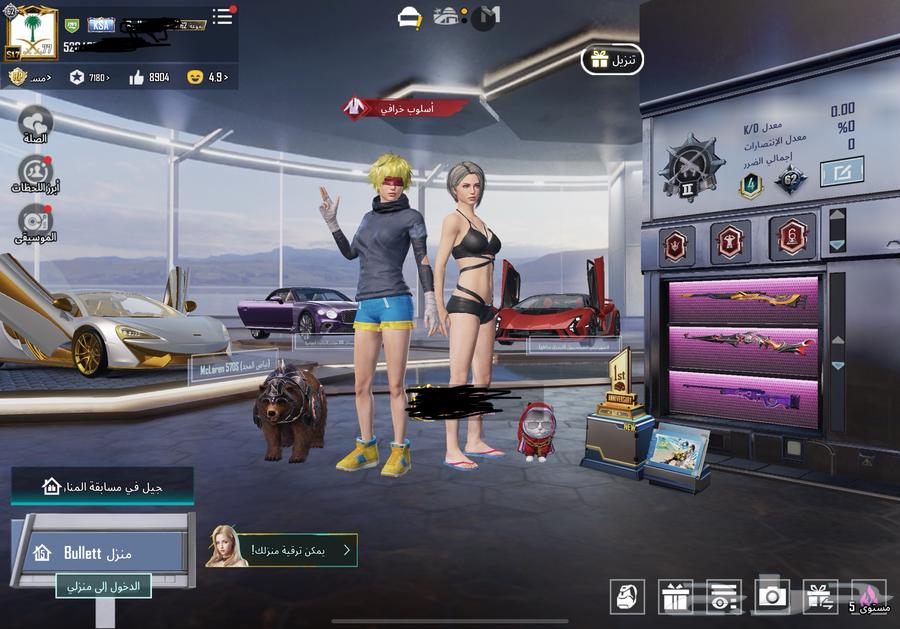
Task: Select the outfit style red banner
Action: 405,107
